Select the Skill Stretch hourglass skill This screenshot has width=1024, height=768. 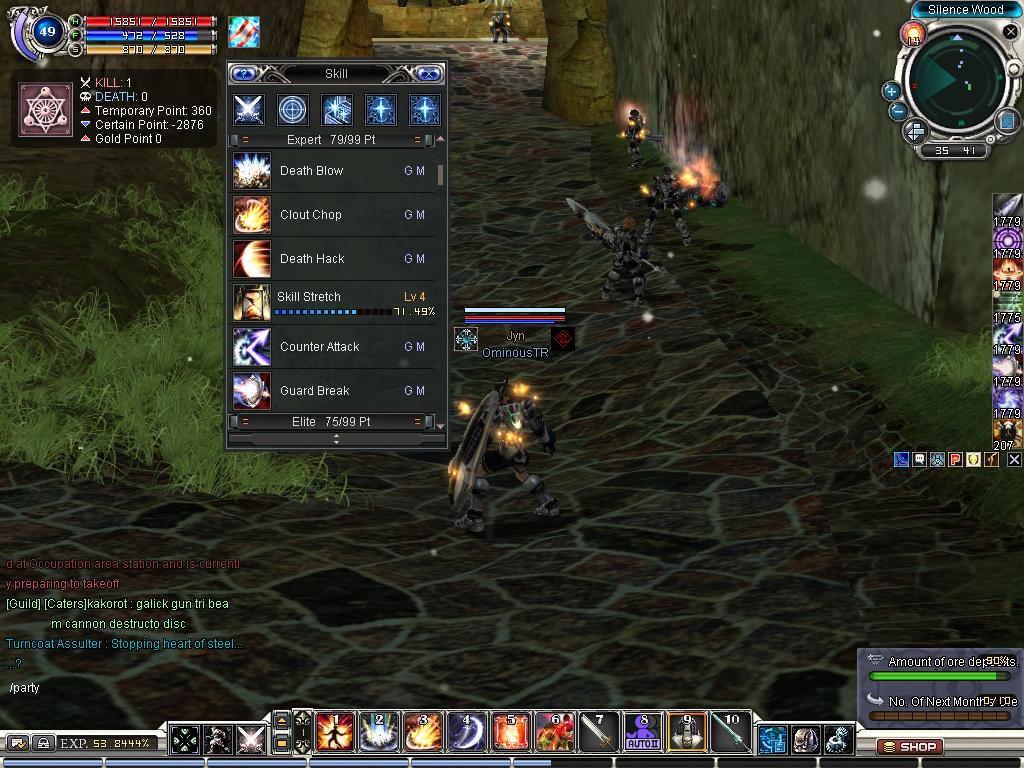click(250, 303)
